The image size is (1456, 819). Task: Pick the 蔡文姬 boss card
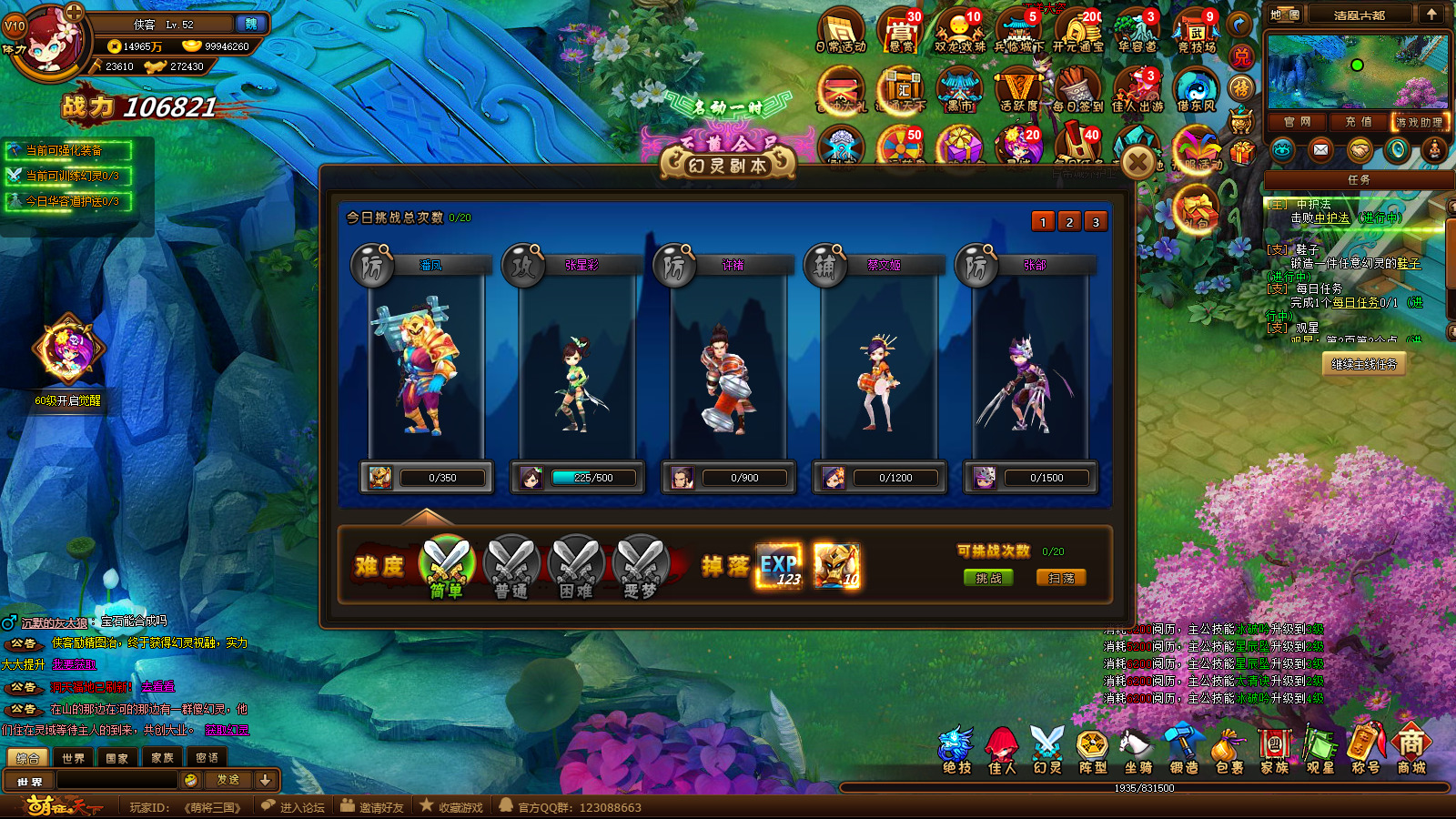pos(879,364)
